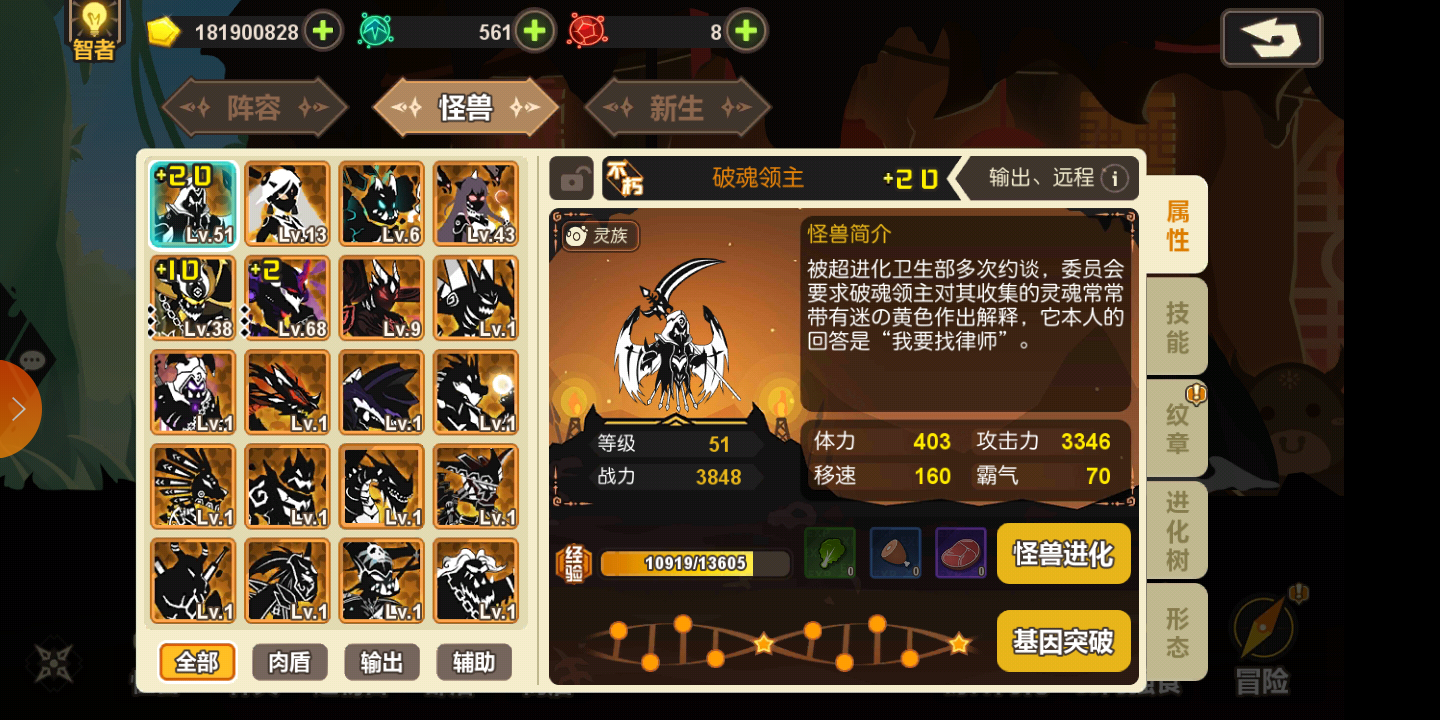The width and height of the screenshot is (1440, 720).
Task: Switch to the 怪兽 tab
Action: click(x=466, y=107)
